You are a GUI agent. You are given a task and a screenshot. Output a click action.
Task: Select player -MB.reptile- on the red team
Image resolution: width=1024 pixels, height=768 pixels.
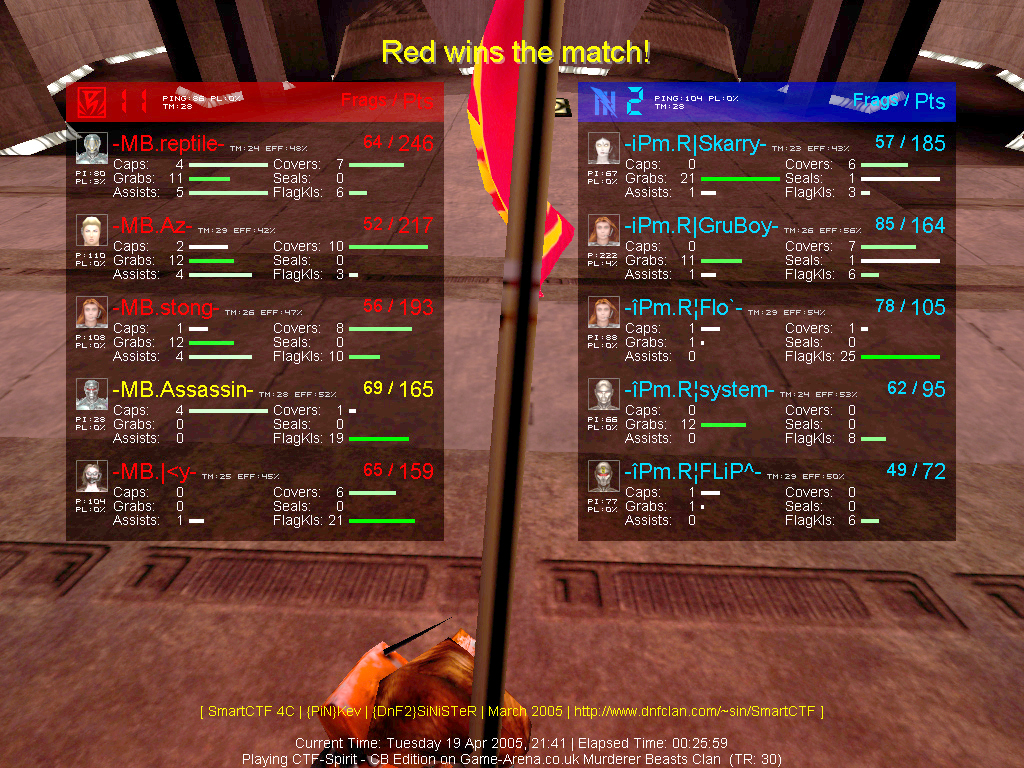tap(168, 144)
